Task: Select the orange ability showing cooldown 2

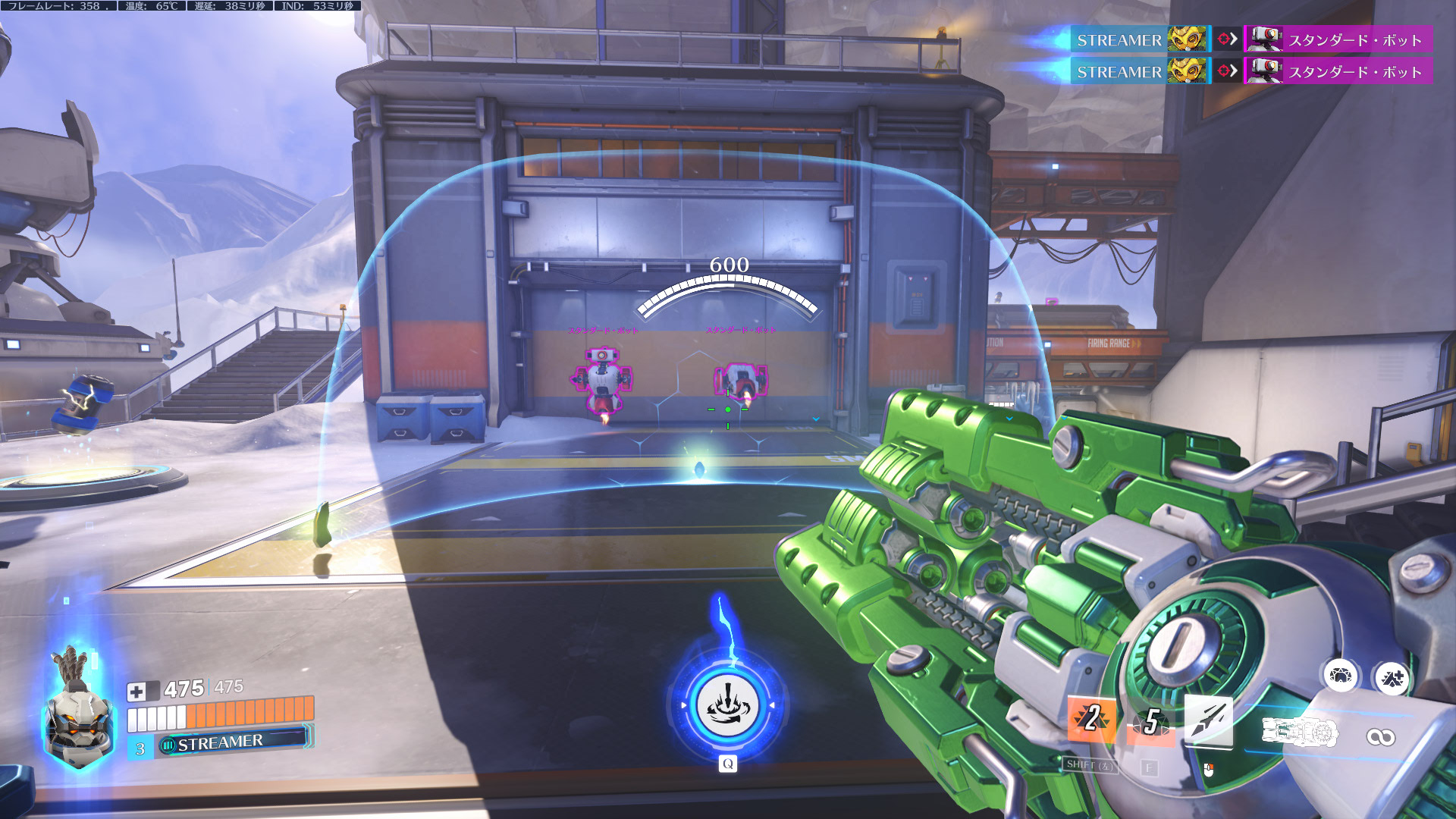Action: coord(1091,717)
